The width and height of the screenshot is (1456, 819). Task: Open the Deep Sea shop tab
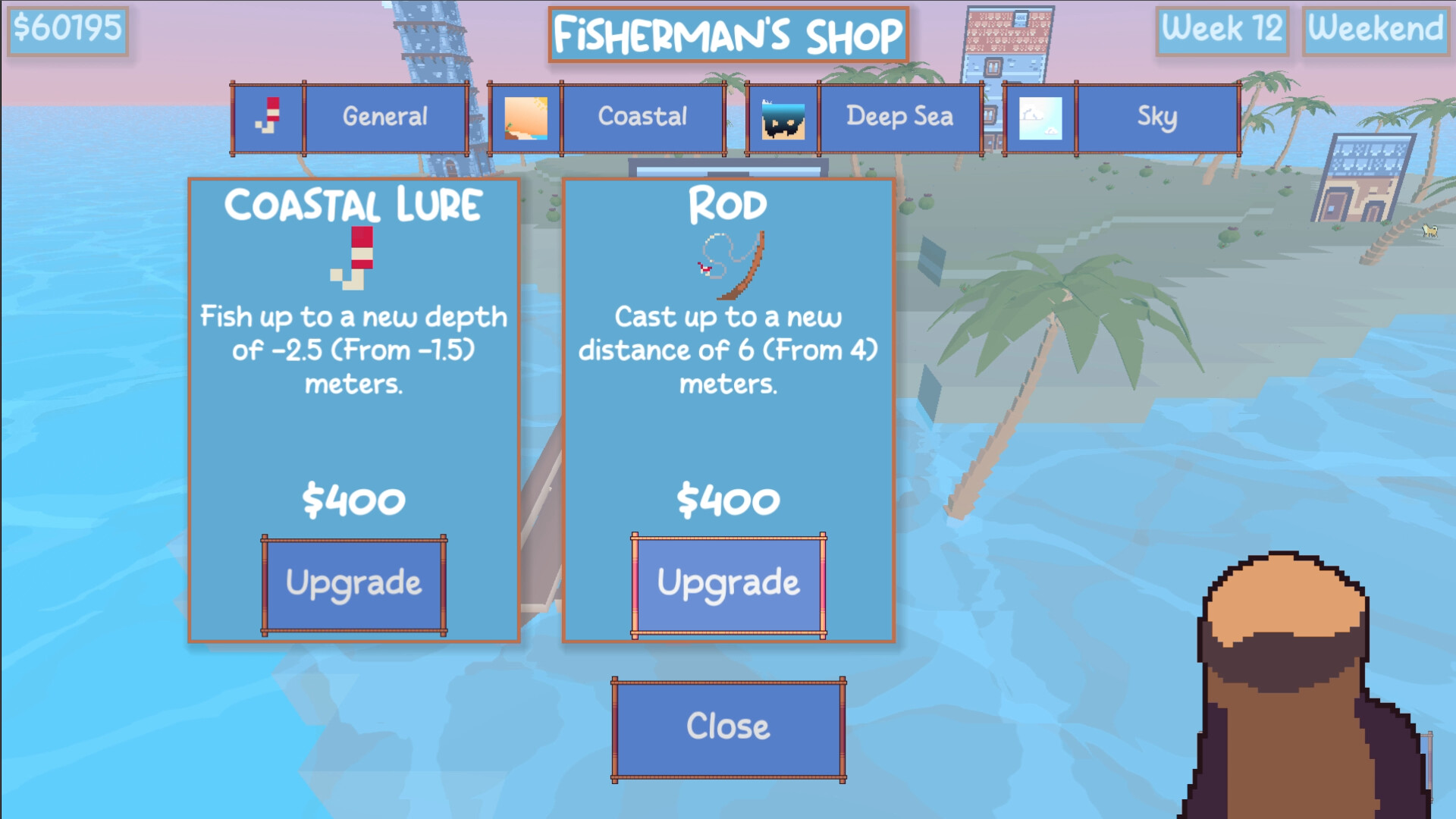coord(899,118)
